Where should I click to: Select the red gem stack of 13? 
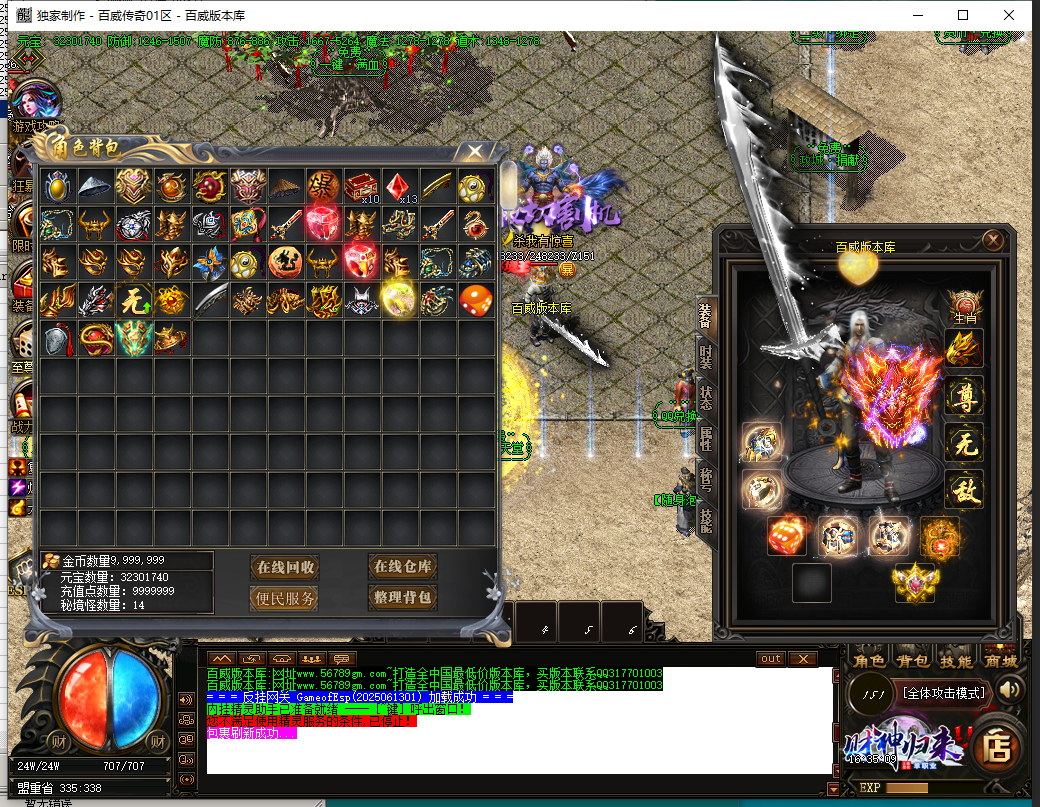click(398, 186)
